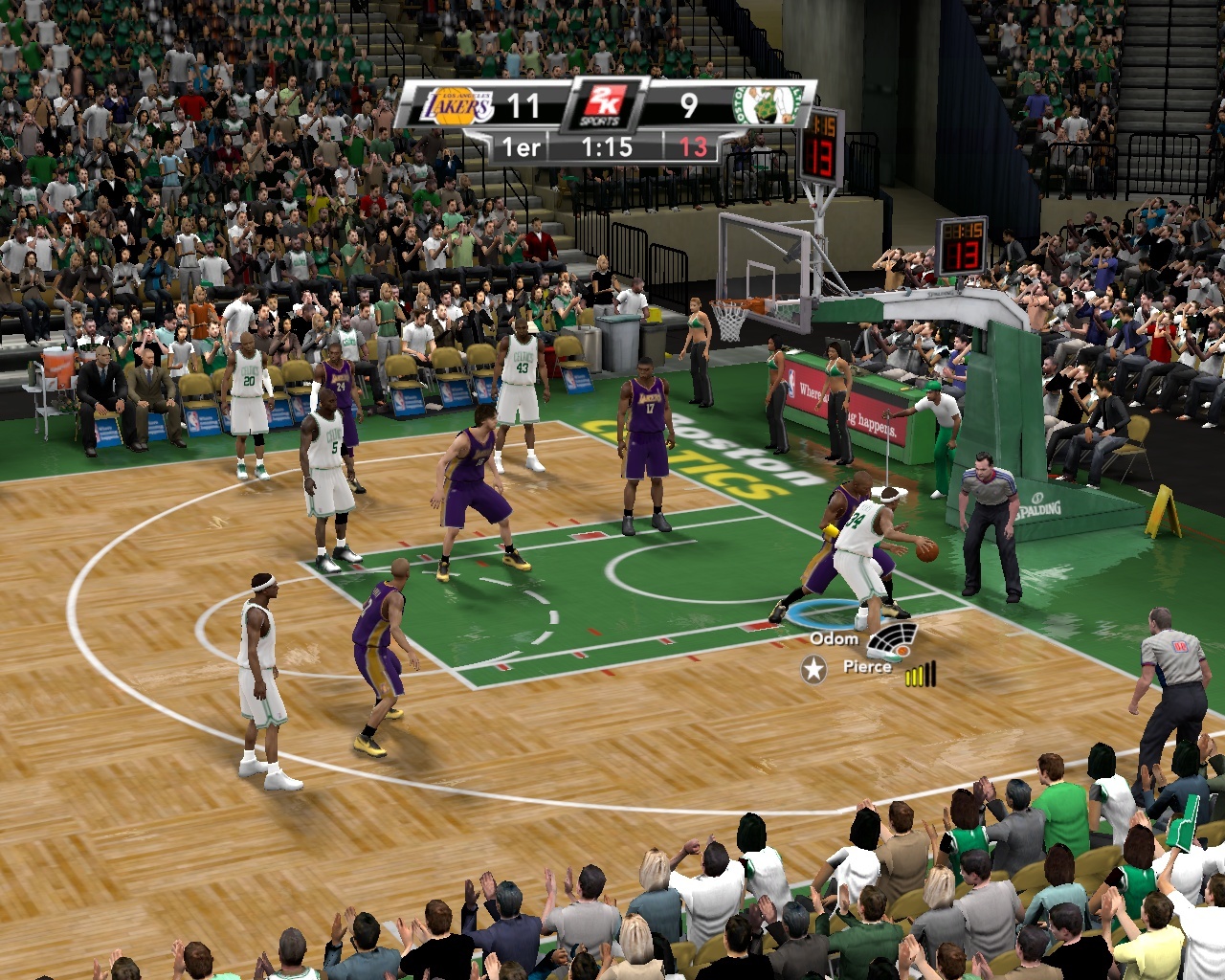This screenshot has height=980, width=1225.
Task: Select the fan-shaped defender indicator near Odom
Action: pyautogui.click(x=893, y=639)
